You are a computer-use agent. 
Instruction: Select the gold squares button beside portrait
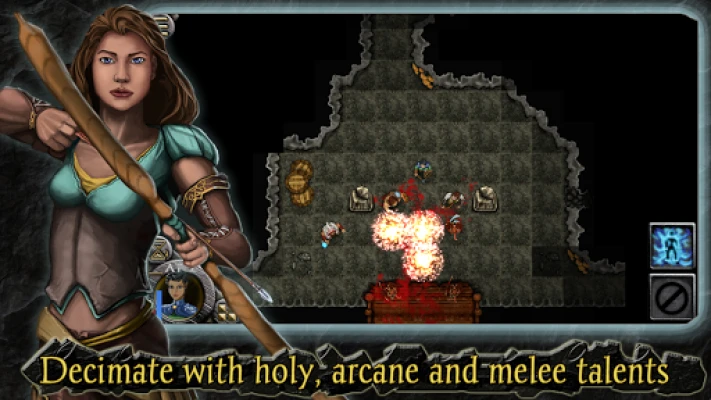227,313
